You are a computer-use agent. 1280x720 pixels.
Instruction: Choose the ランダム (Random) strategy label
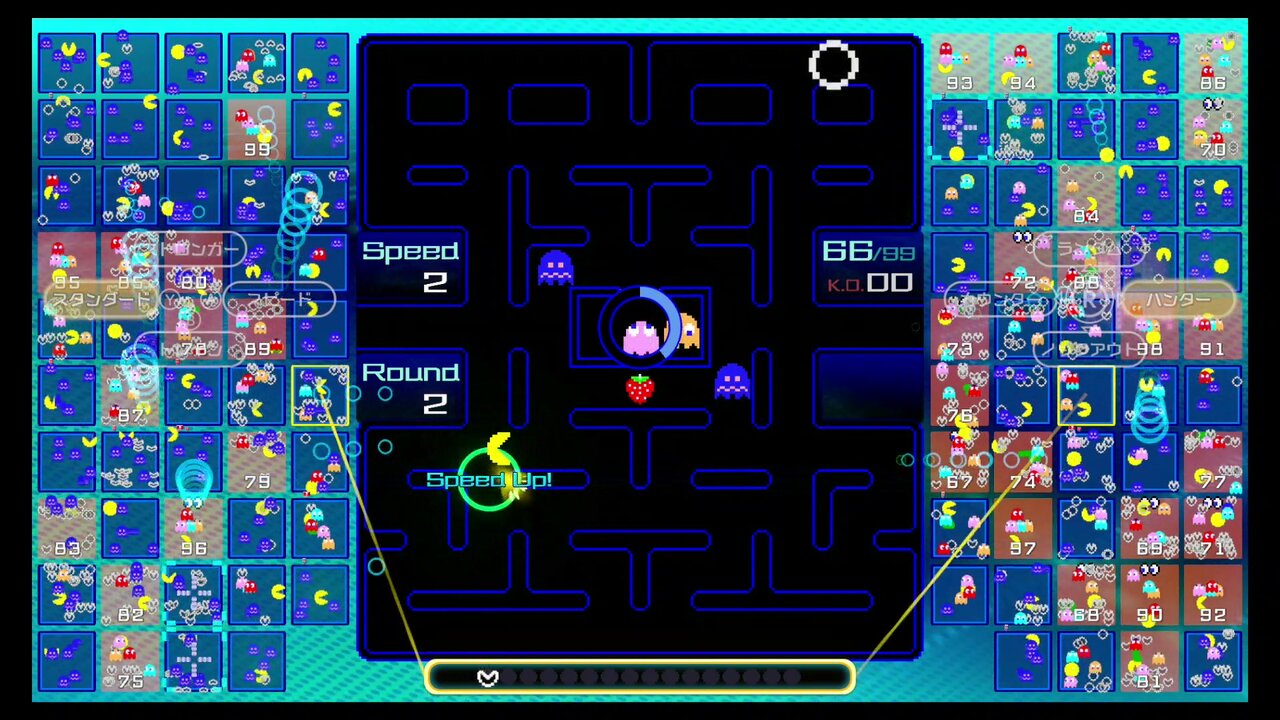[x=1089, y=249]
